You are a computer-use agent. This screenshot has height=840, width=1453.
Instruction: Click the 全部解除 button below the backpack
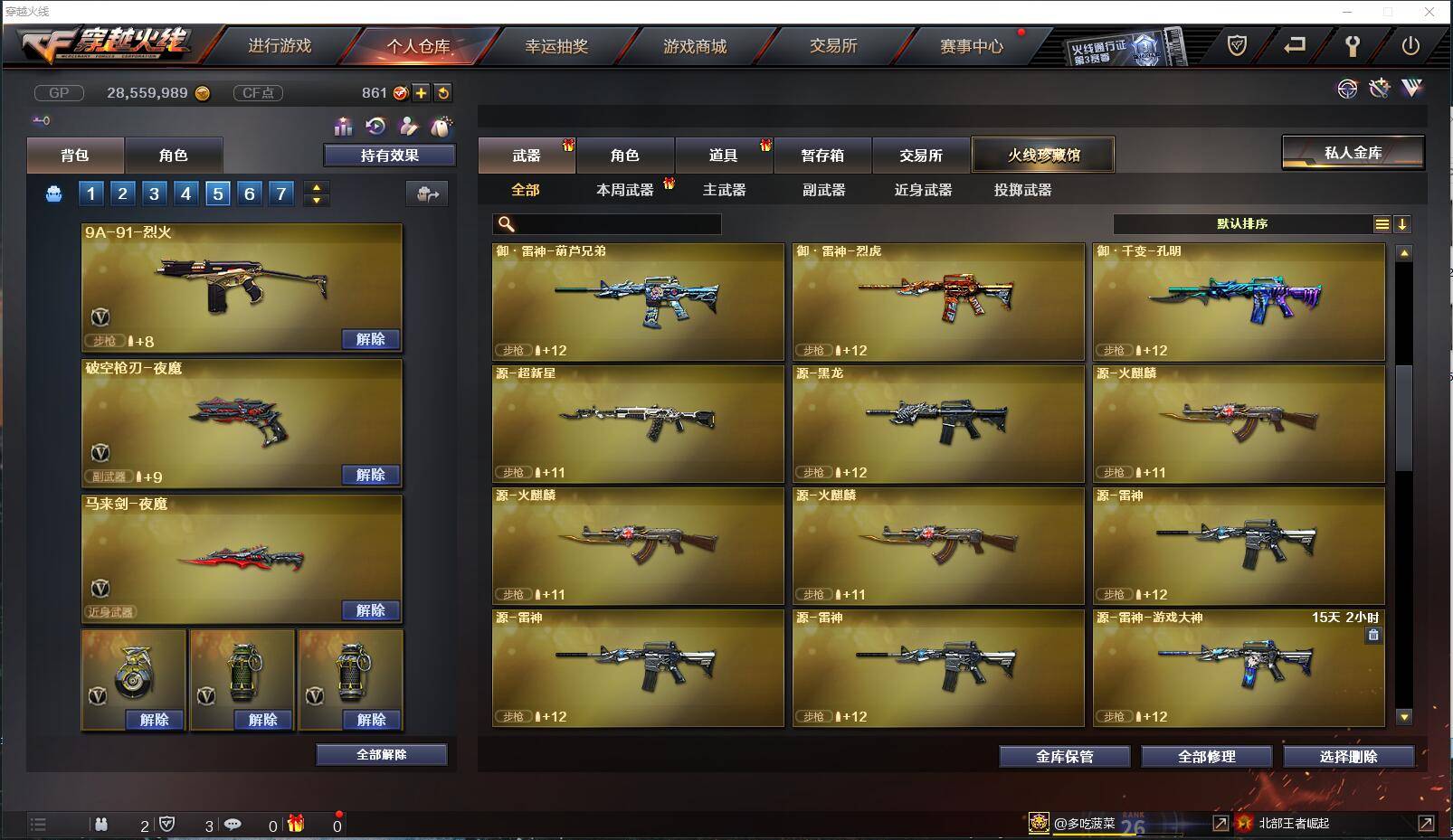point(380,754)
